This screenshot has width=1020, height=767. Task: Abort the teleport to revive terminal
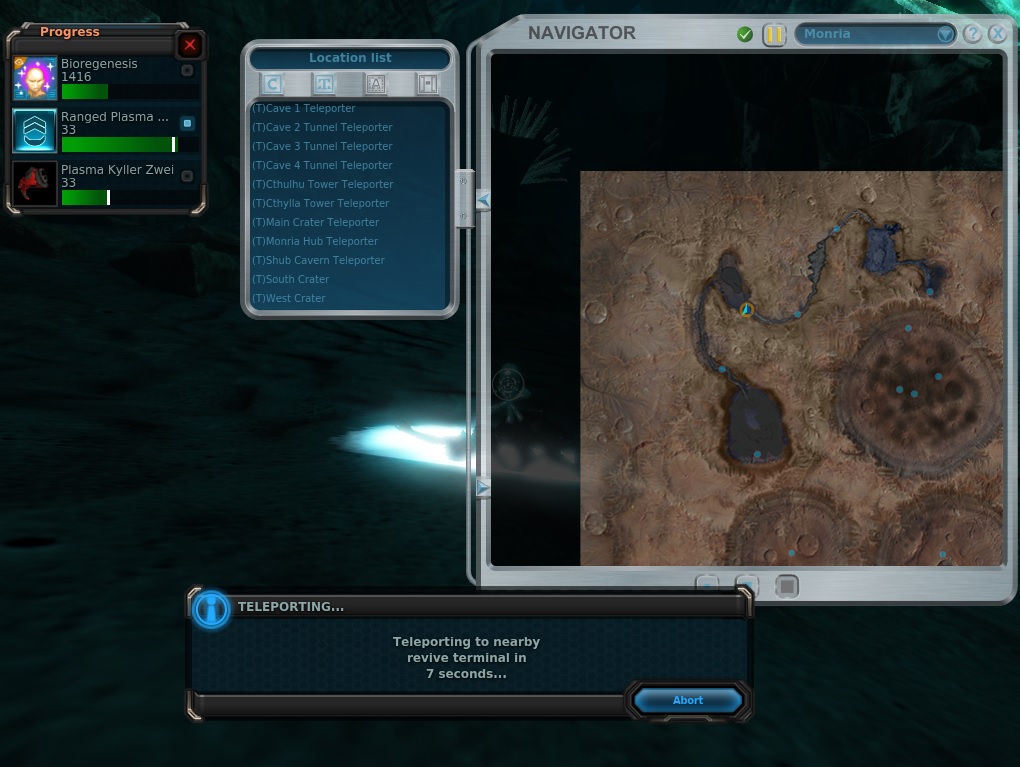[x=687, y=700]
